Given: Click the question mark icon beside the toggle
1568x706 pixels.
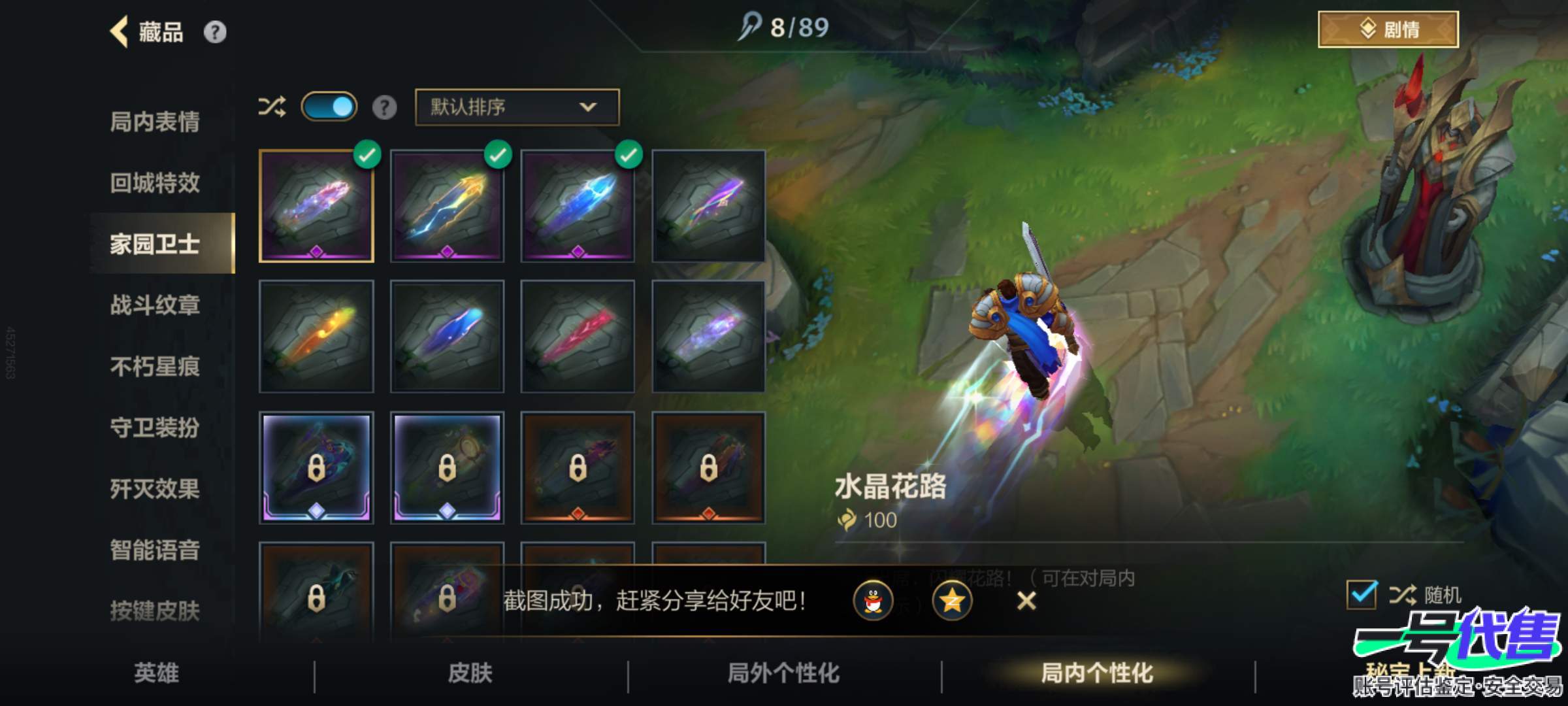Looking at the screenshot, I should tap(385, 108).
